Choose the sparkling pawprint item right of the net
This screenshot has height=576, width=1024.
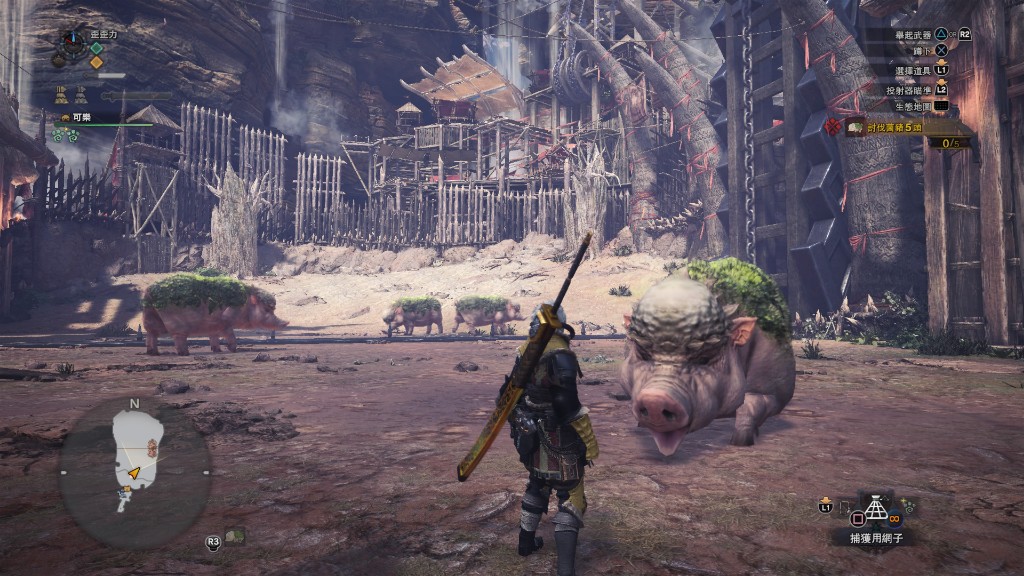coord(908,506)
